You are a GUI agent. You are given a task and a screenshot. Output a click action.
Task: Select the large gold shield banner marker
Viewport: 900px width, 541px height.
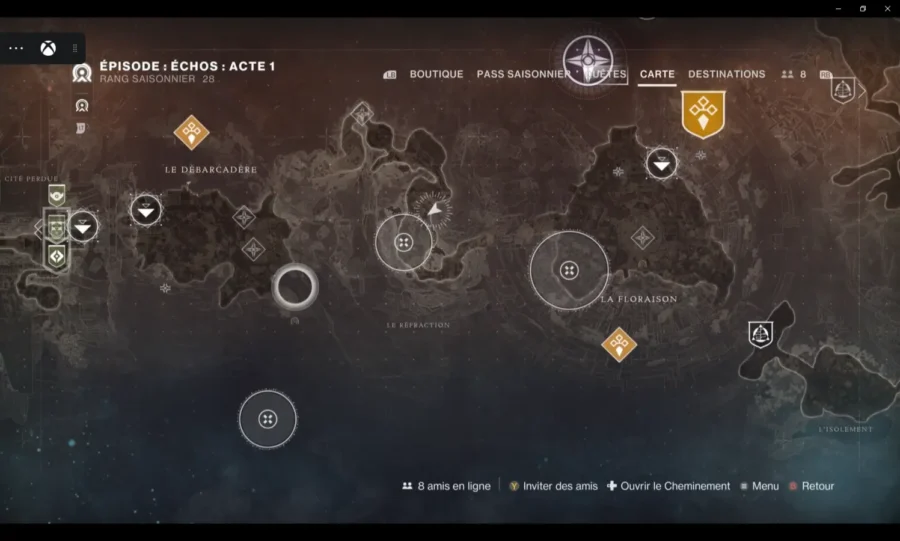703,113
